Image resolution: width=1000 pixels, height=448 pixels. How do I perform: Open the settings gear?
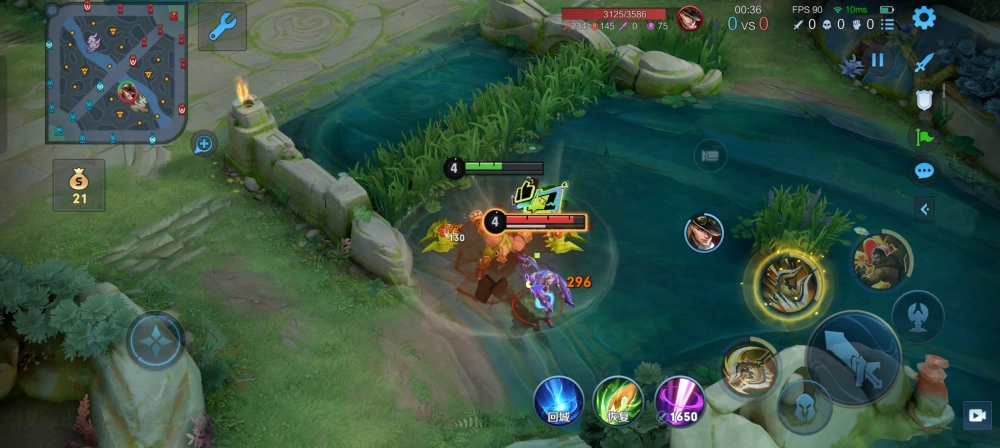(x=924, y=17)
